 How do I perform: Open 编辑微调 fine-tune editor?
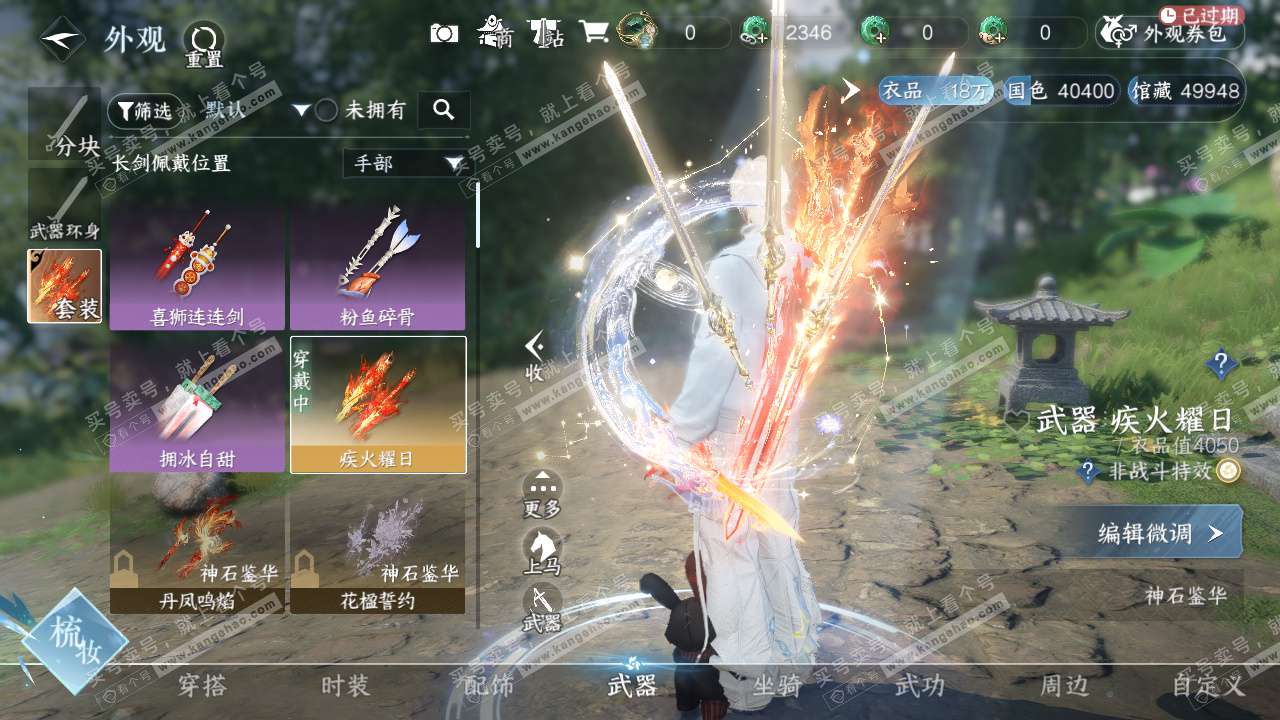click(x=1159, y=533)
